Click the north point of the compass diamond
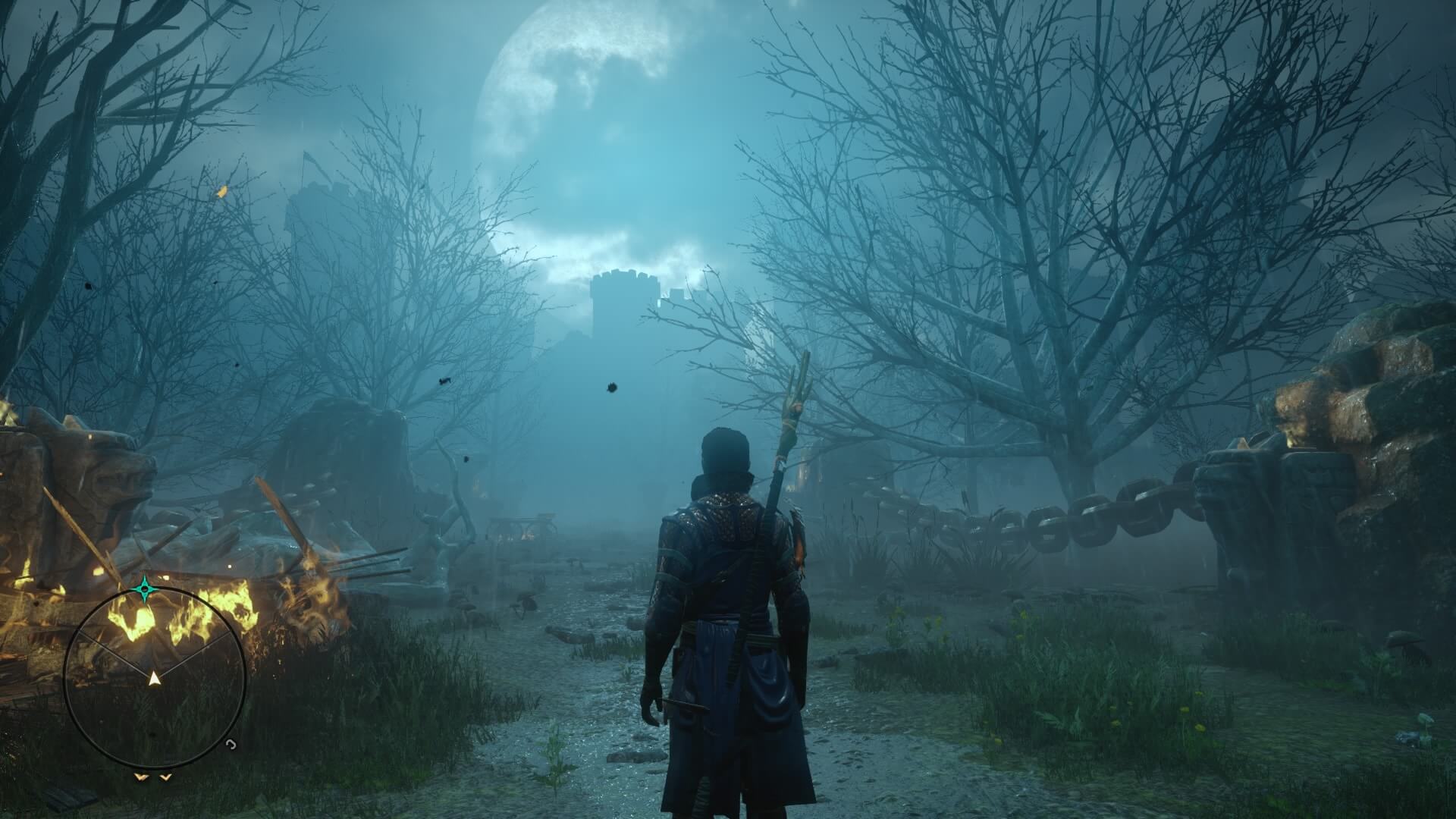1456x819 pixels. coord(145,575)
